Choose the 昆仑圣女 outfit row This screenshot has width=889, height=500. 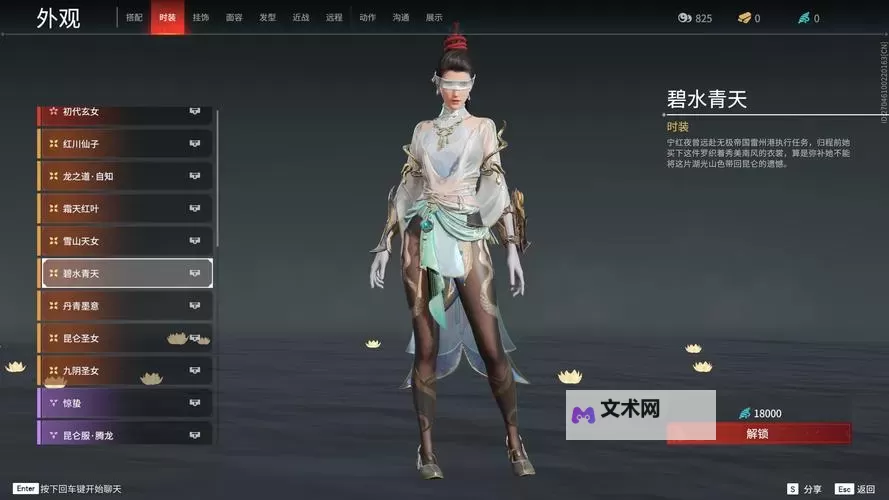125,338
